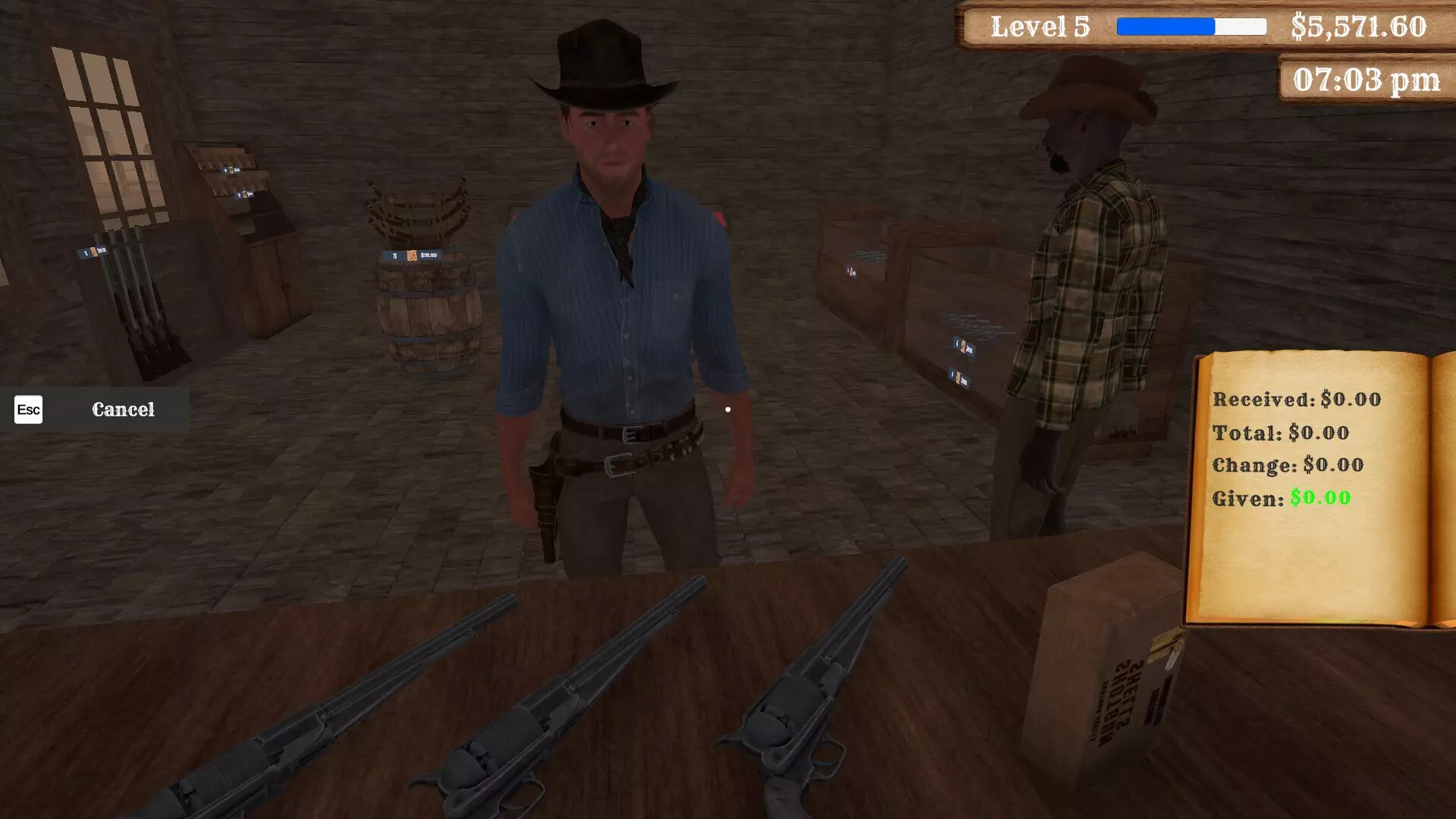Click the Esc key icon beside Cancel
This screenshot has height=819, width=1456.
coord(28,409)
